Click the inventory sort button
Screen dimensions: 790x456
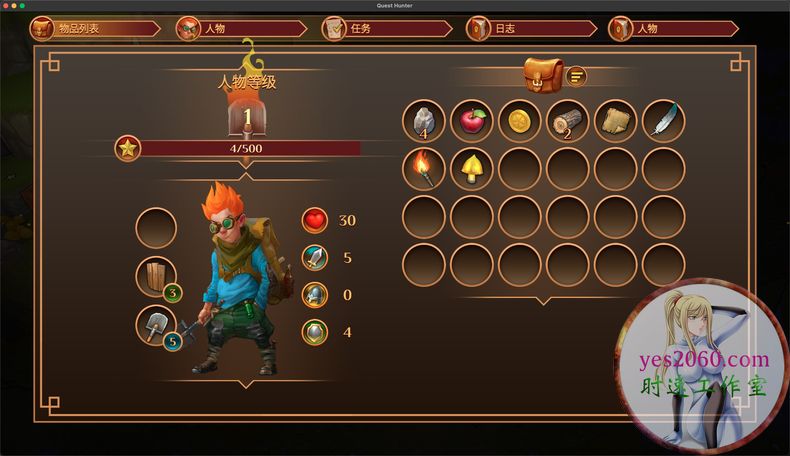(x=576, y=76)
